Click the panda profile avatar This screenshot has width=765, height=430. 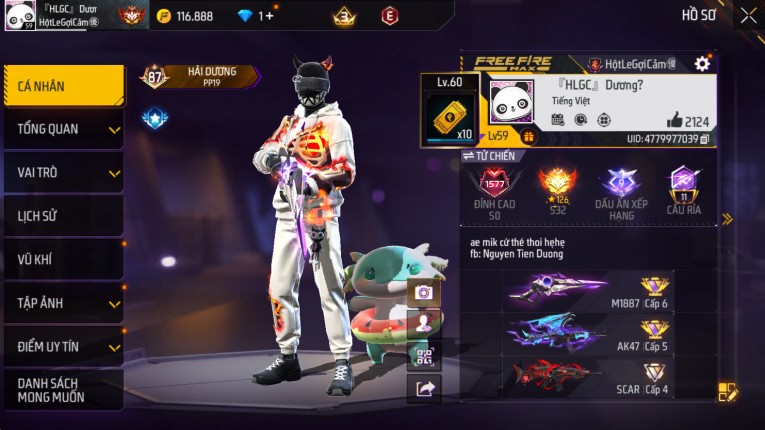point(511,100)
